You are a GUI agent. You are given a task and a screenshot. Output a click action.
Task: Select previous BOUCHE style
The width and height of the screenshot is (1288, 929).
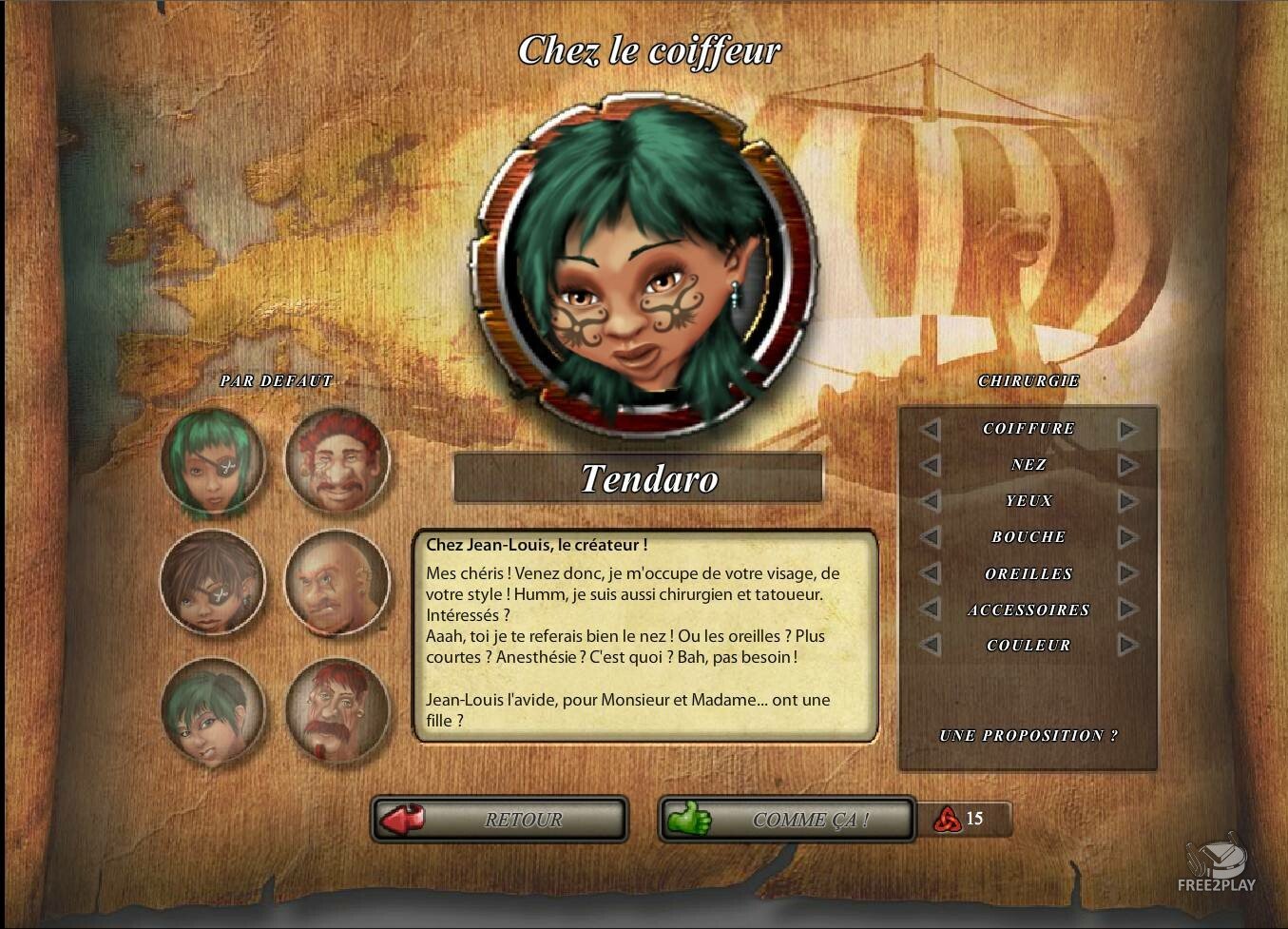pyautogui.click(x=930, y=537)
